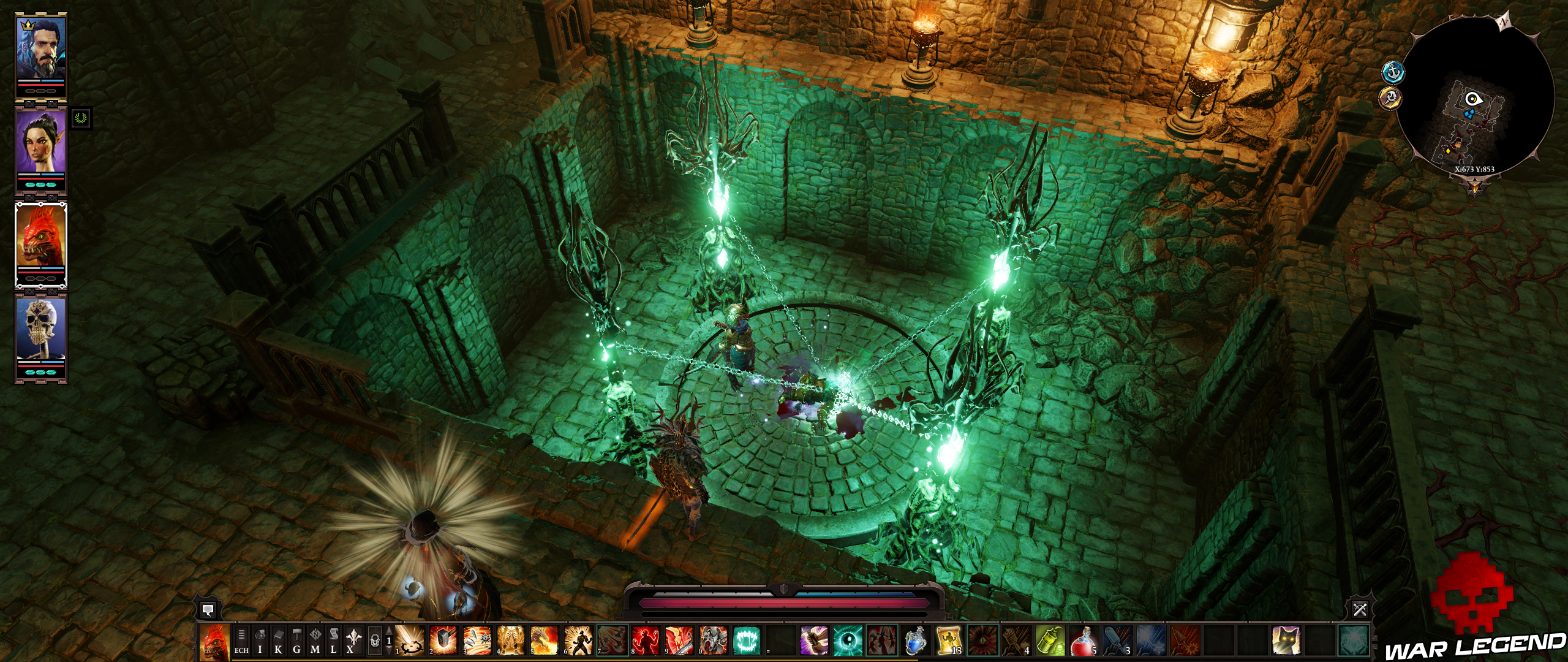Open the chat log speech bubble

click(208, 610)
